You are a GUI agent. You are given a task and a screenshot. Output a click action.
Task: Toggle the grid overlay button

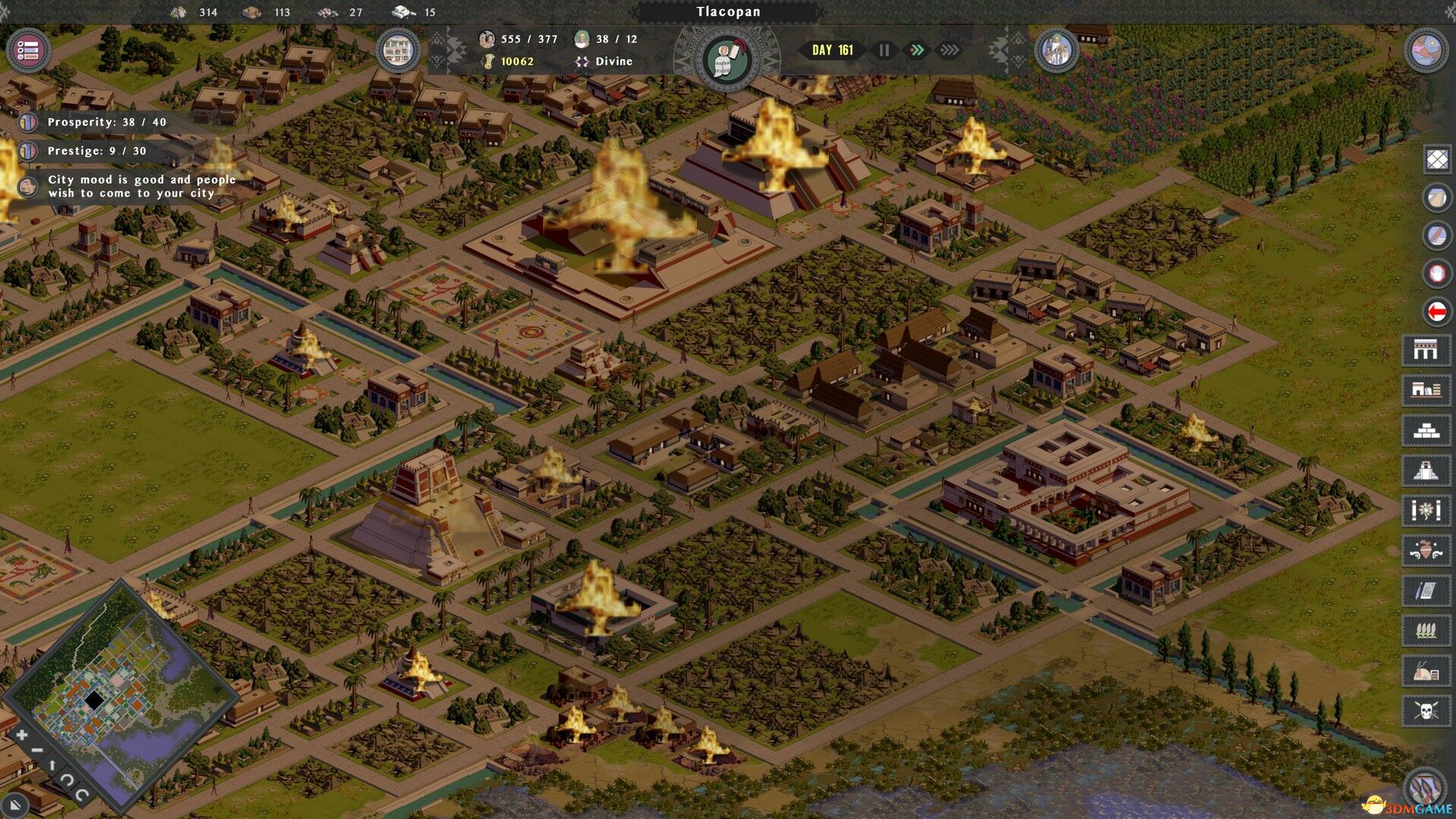click(x=1437, y=159)
